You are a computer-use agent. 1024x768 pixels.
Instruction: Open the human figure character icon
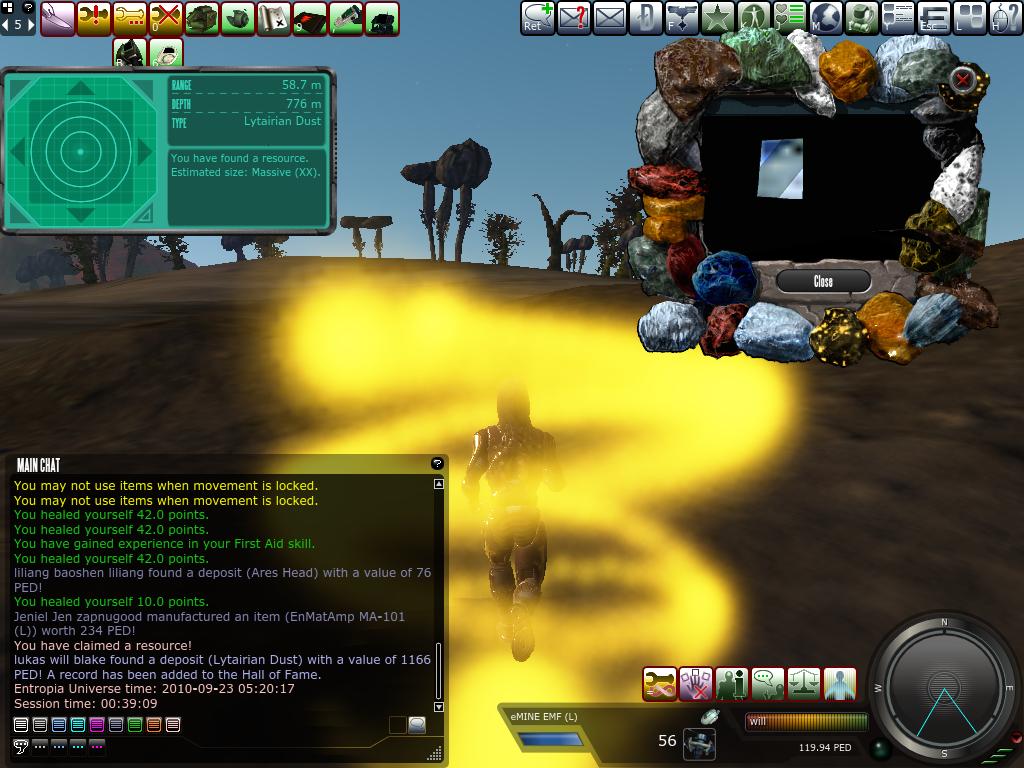(x=754, y=17)
